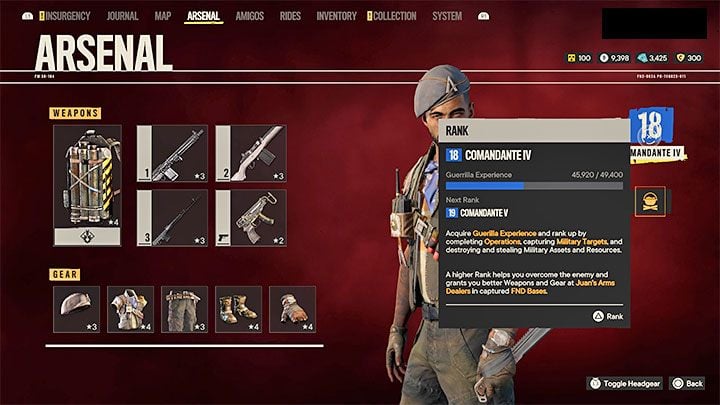Viewport: 720px width, 405px height.
Task: Go to the Amigos tab
Action: (x=249, y=16)
